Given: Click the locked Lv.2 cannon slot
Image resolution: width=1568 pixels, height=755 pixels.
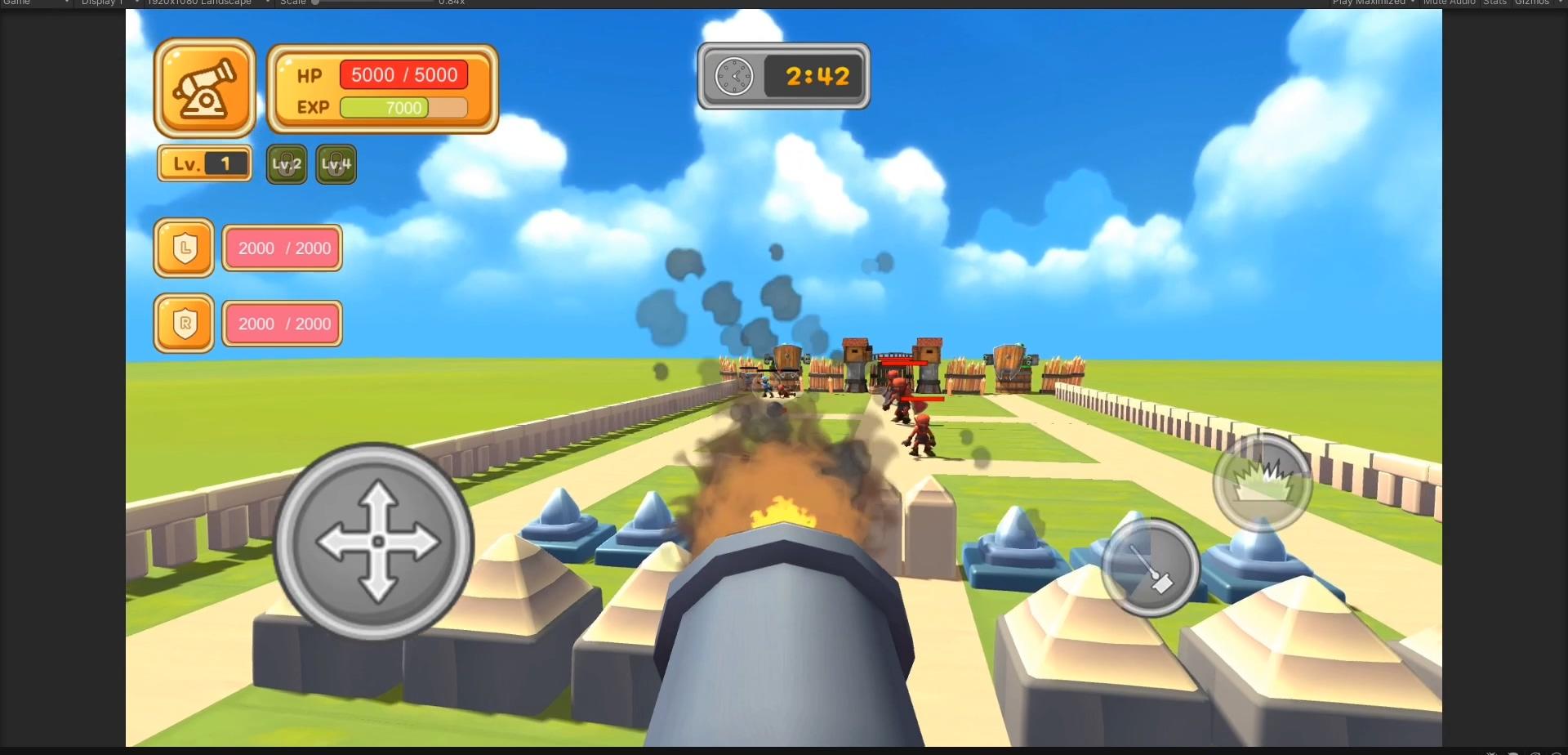Looking at the screenshot, I should pyautogui.click(x=286, y=163).
